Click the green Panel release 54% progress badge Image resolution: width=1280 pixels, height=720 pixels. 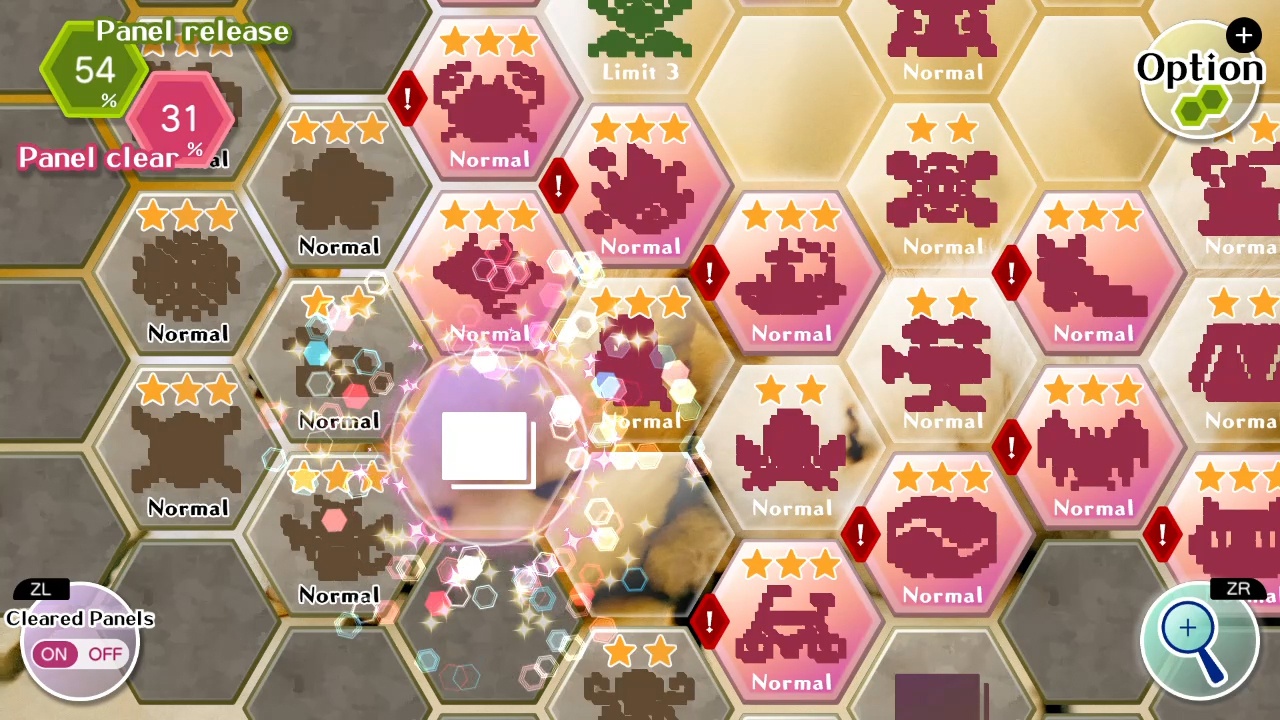[x=95, y=70]
